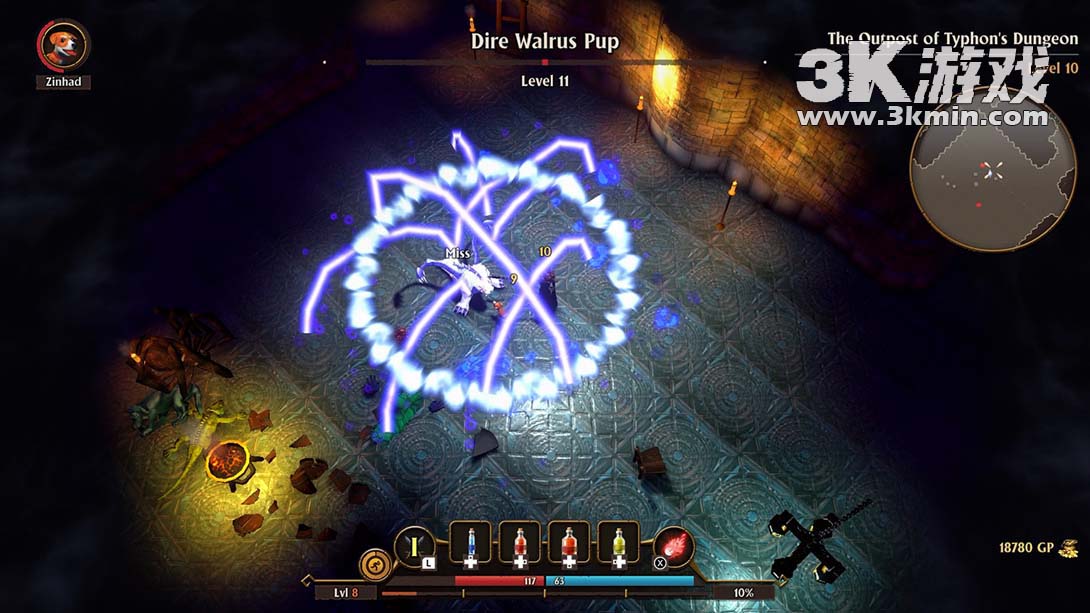Image resolution: width=1090 pixels, height=613 pixels.
Task: Select the dog pet portrait Zinhad
Action: click(63, 46)
